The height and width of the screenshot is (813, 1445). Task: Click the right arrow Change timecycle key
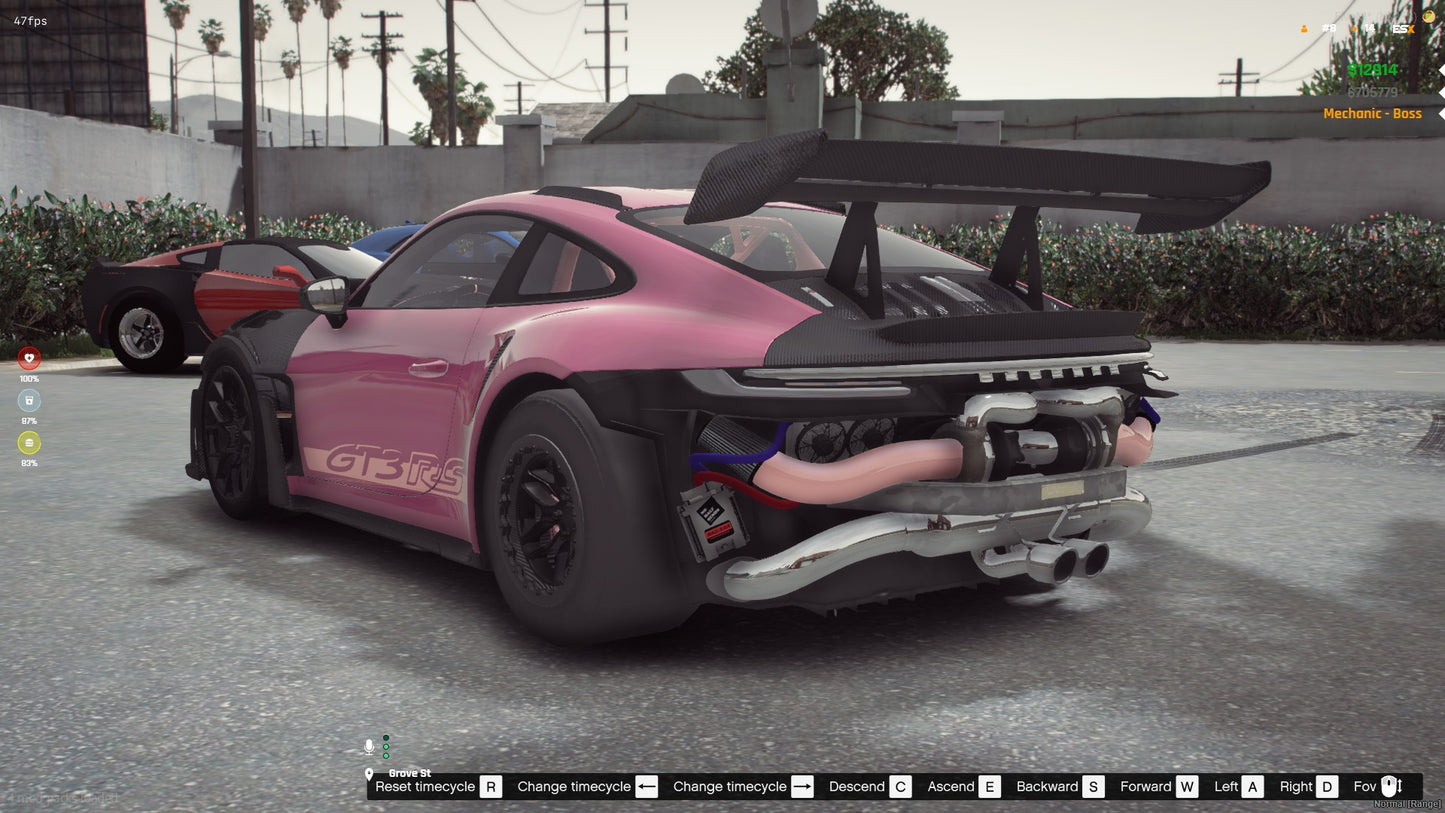coord(800,787)
